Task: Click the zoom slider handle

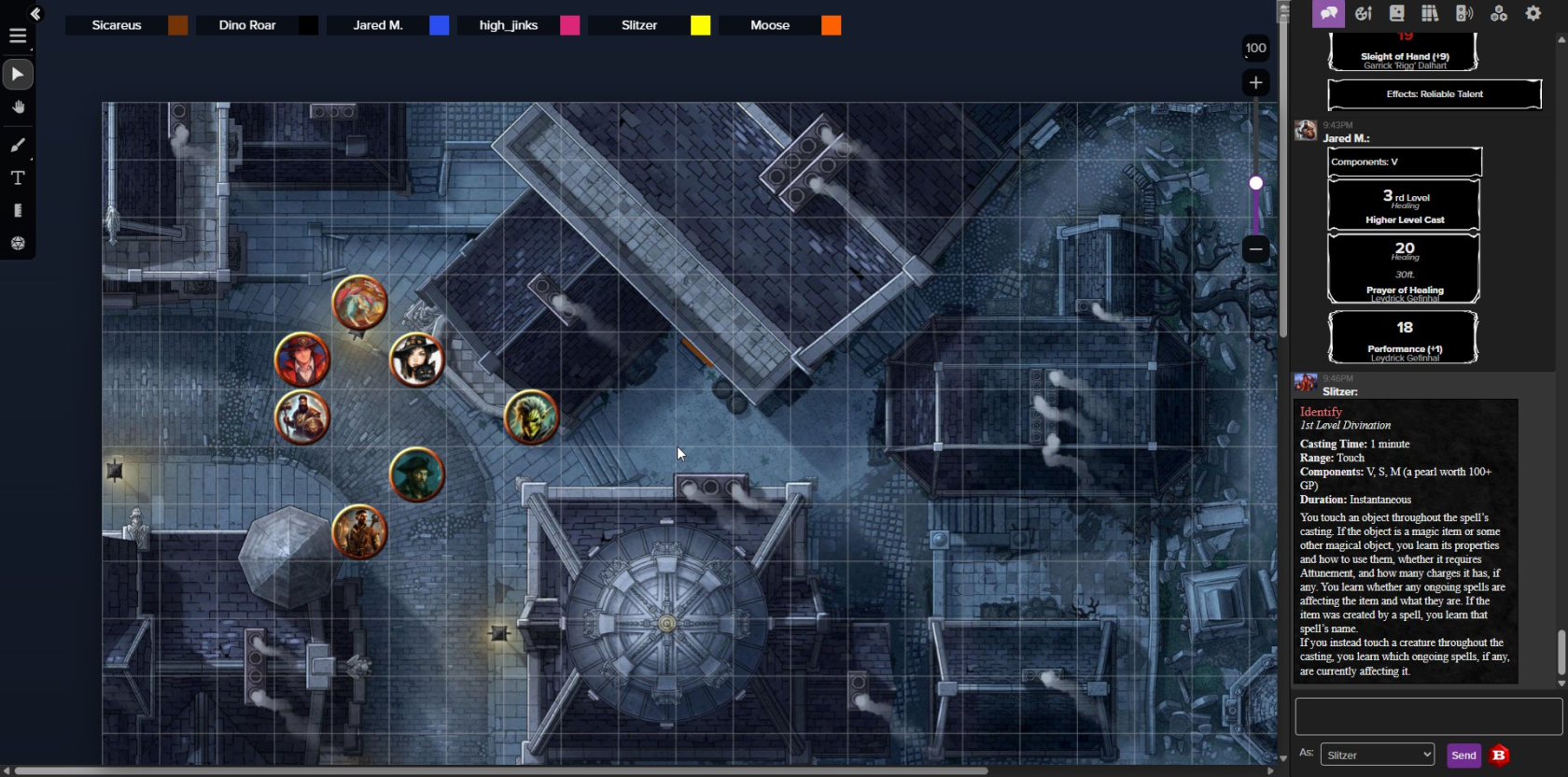Action: [x=1256, y=183]
